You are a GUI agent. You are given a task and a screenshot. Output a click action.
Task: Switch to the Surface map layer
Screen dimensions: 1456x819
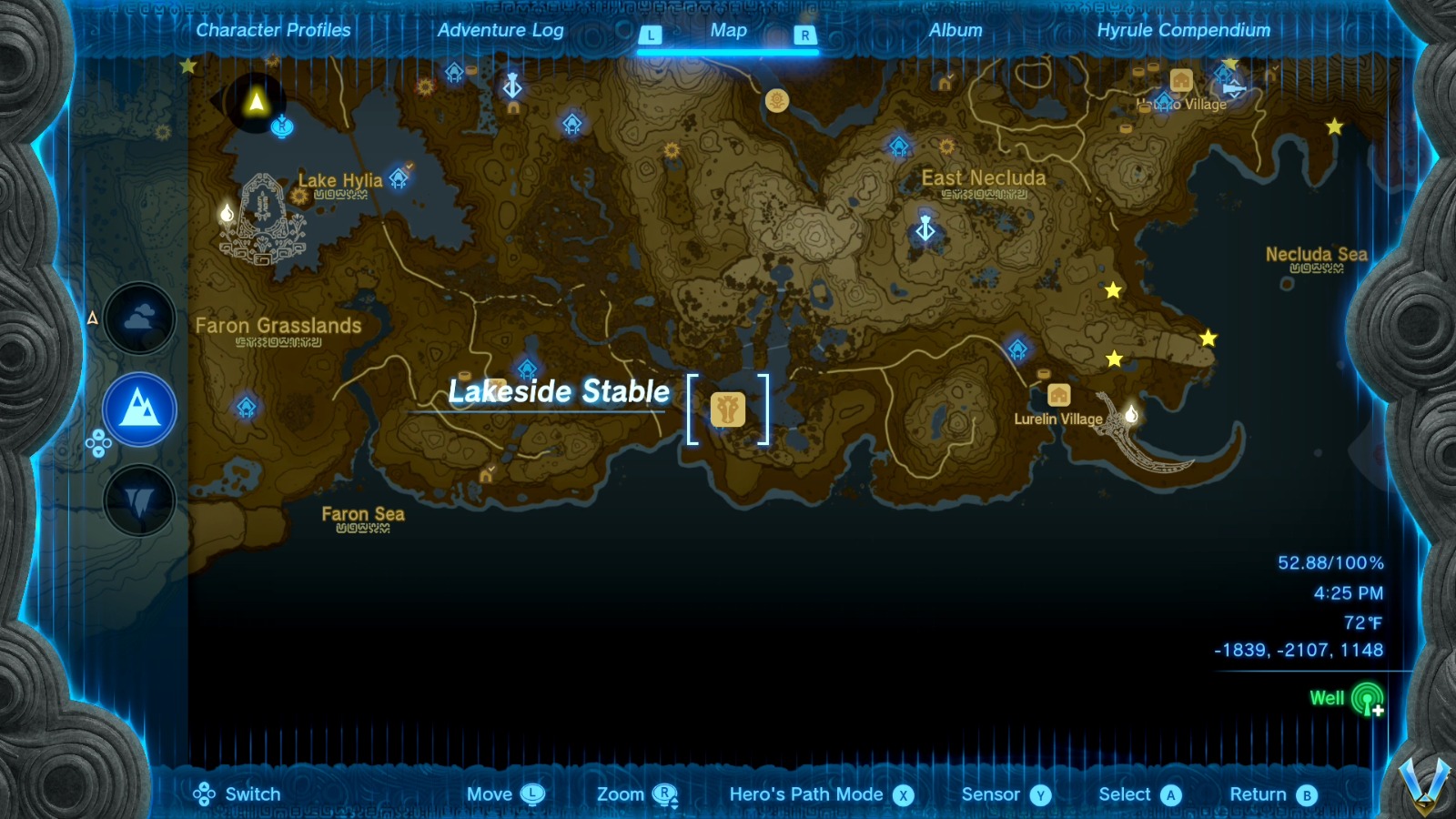138,409
